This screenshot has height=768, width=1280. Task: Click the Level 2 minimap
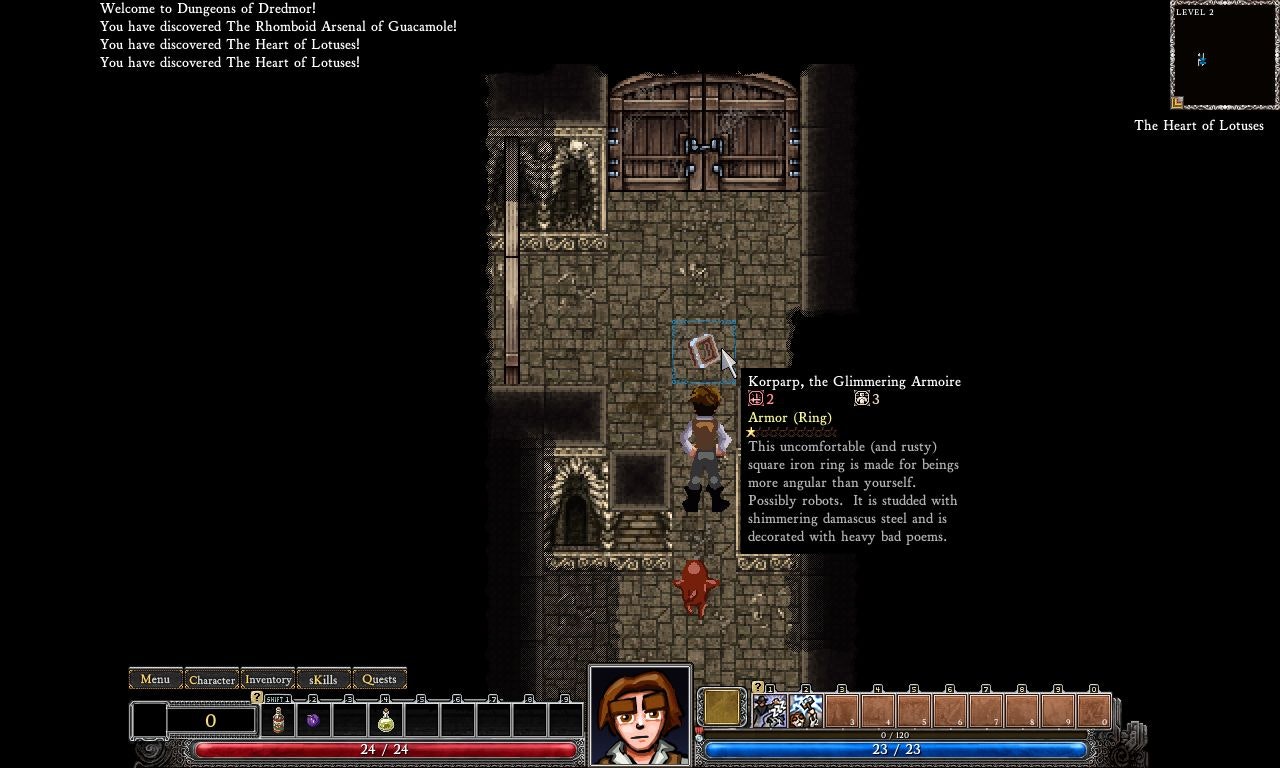pos(1223,55)
